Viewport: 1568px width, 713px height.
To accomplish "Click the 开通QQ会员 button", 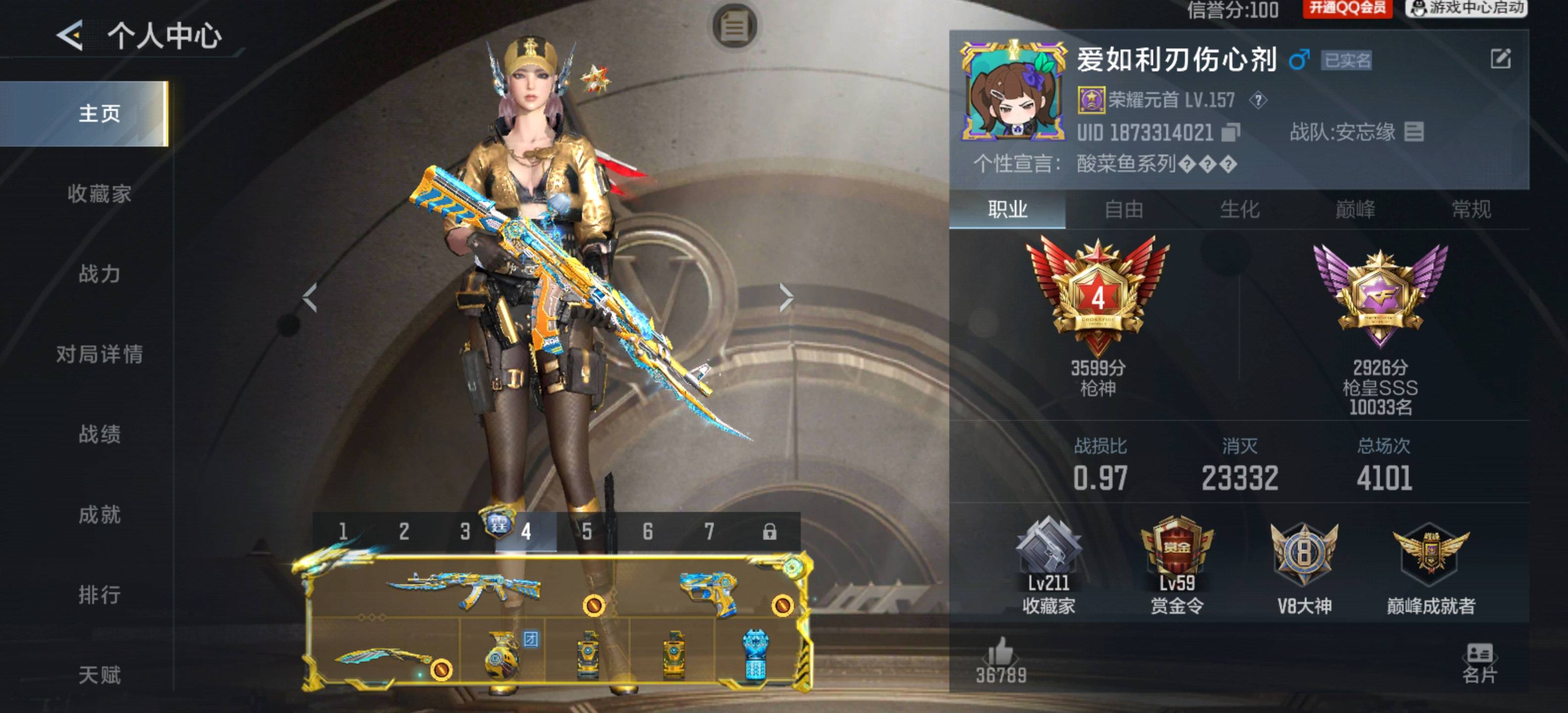I will pyautogui.click(x=1347, y=8).
